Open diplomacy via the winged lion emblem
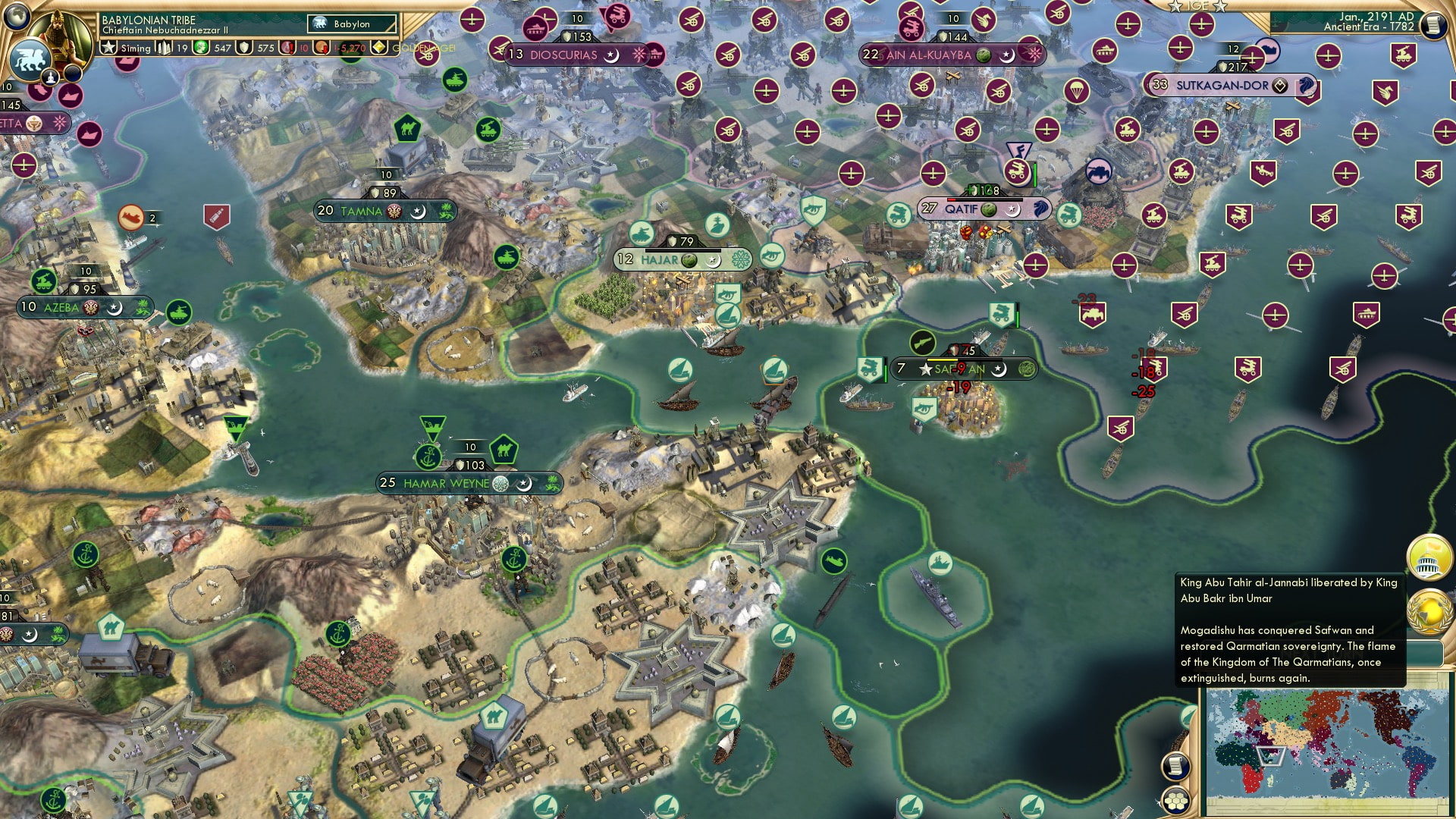Screen dimensions: 1456x819 click(30, 59)
